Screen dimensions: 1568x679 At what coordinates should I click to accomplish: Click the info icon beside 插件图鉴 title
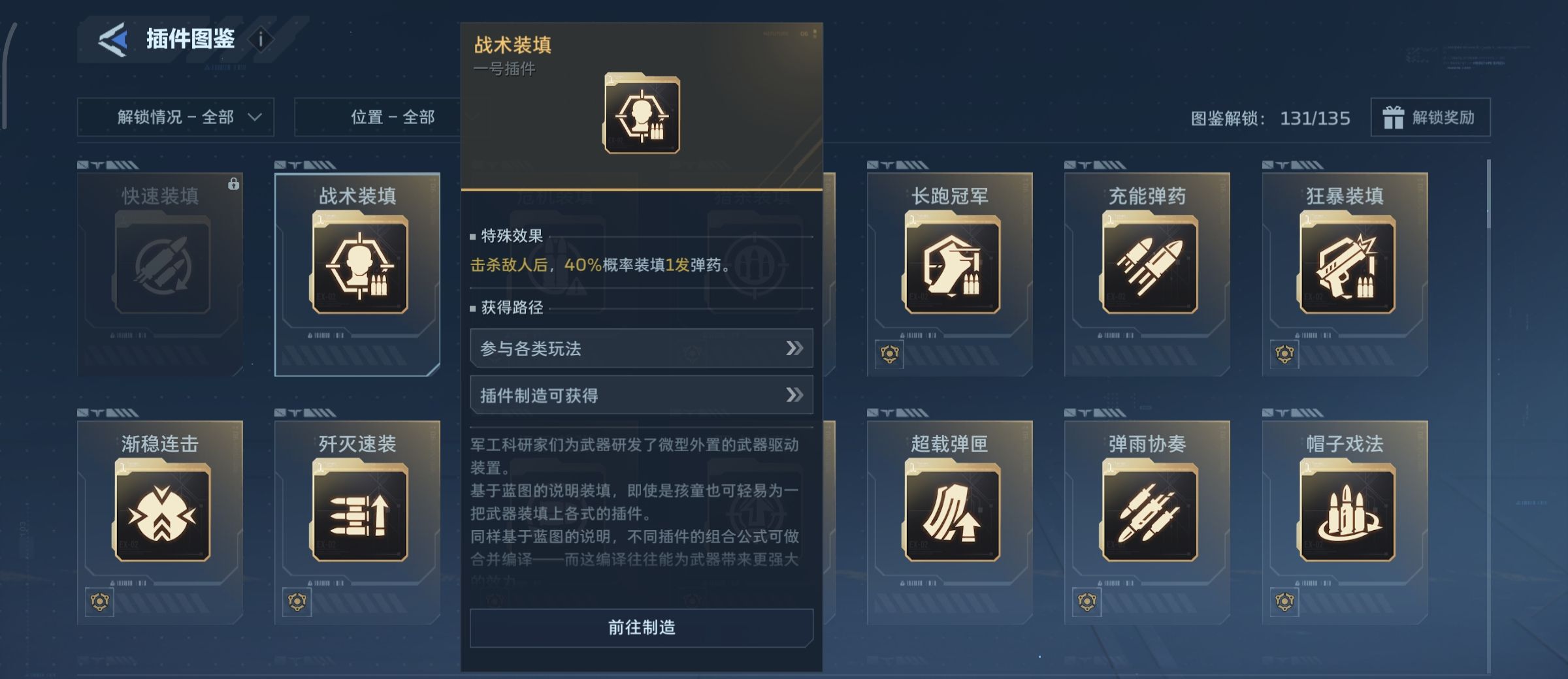pos(261,39)
